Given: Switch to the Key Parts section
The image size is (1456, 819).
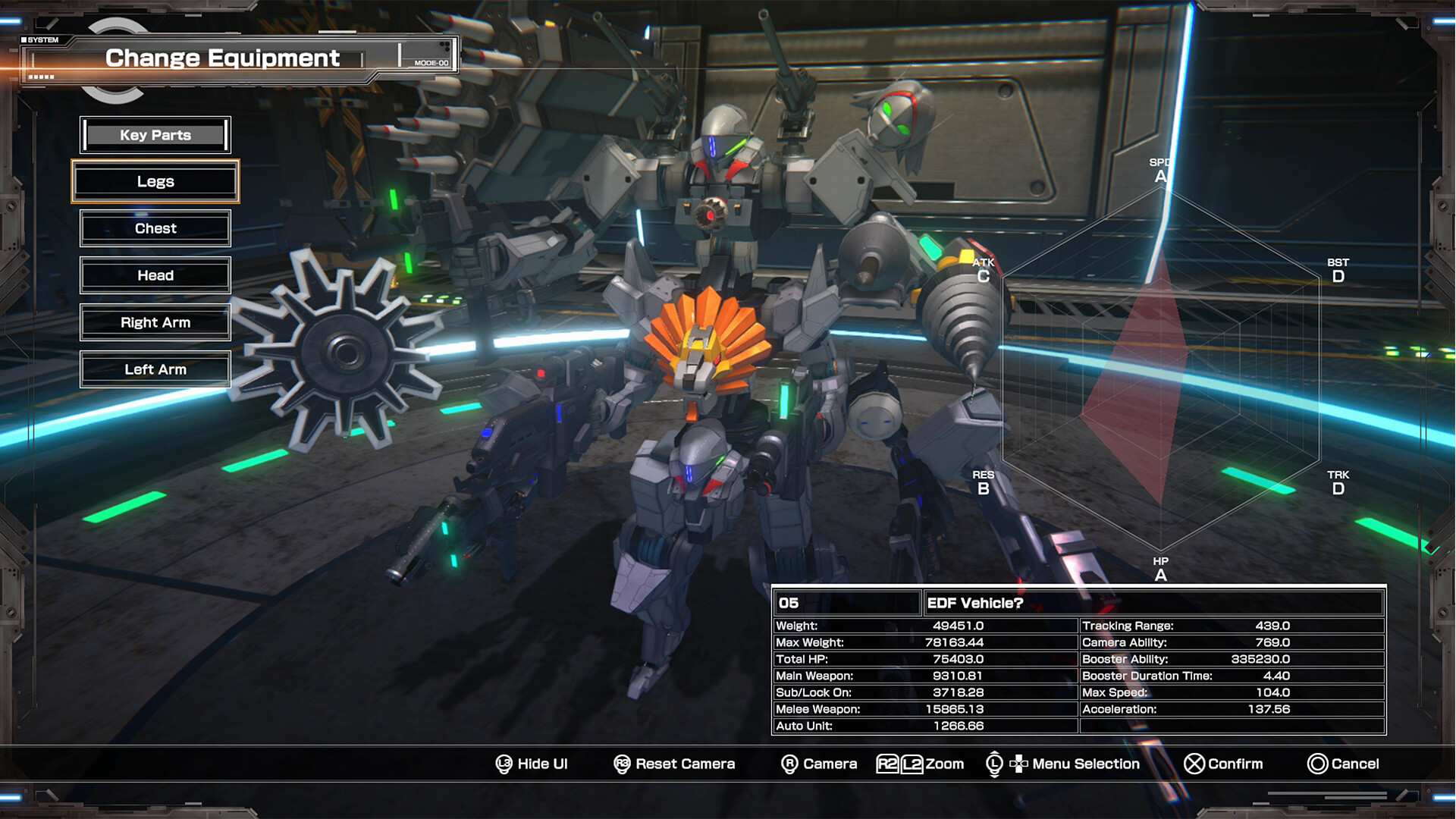Looking at the screenshot, I should 155,134.
